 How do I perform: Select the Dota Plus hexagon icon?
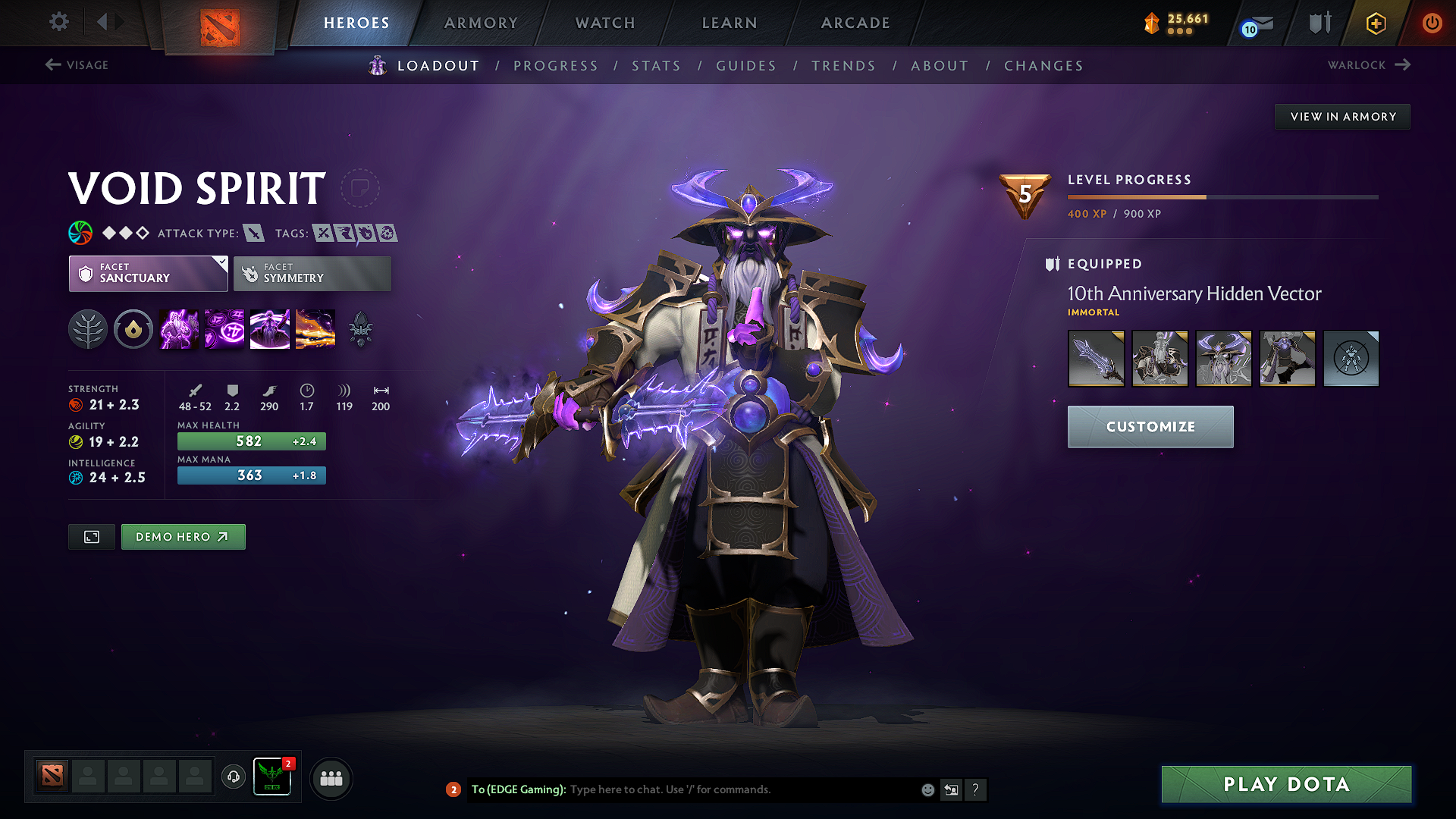coord(1375,23)
